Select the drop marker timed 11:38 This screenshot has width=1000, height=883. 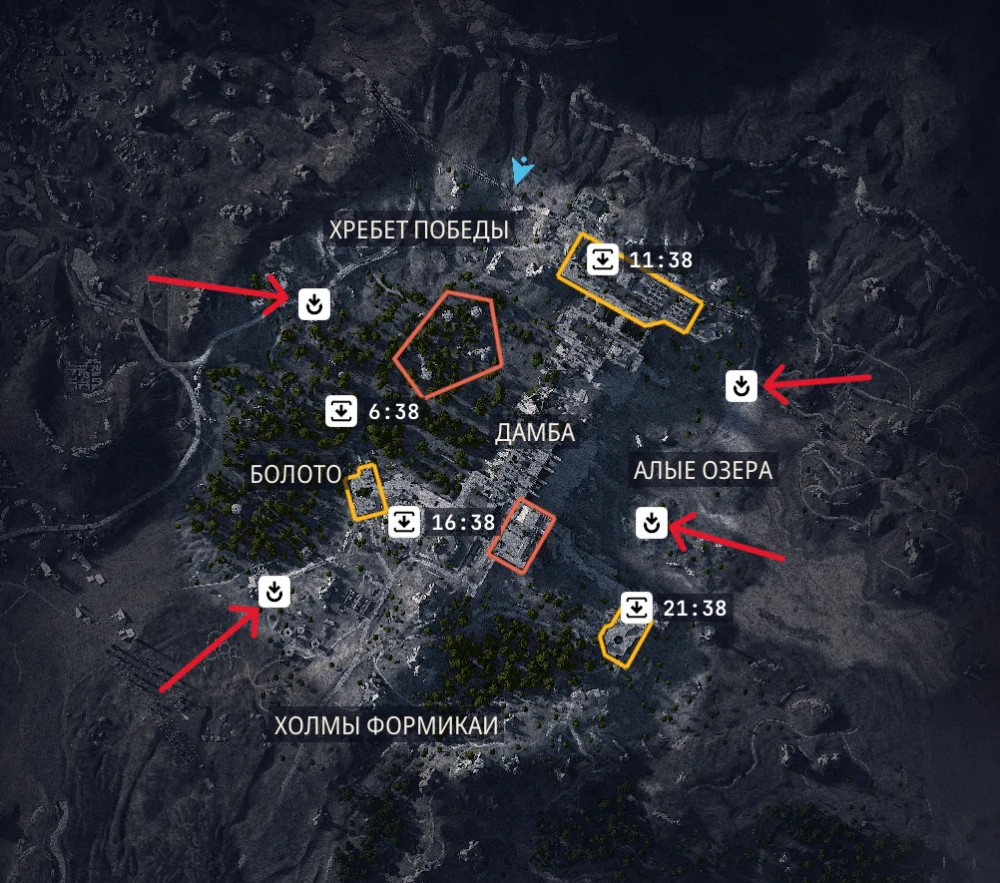pos(602,260)
